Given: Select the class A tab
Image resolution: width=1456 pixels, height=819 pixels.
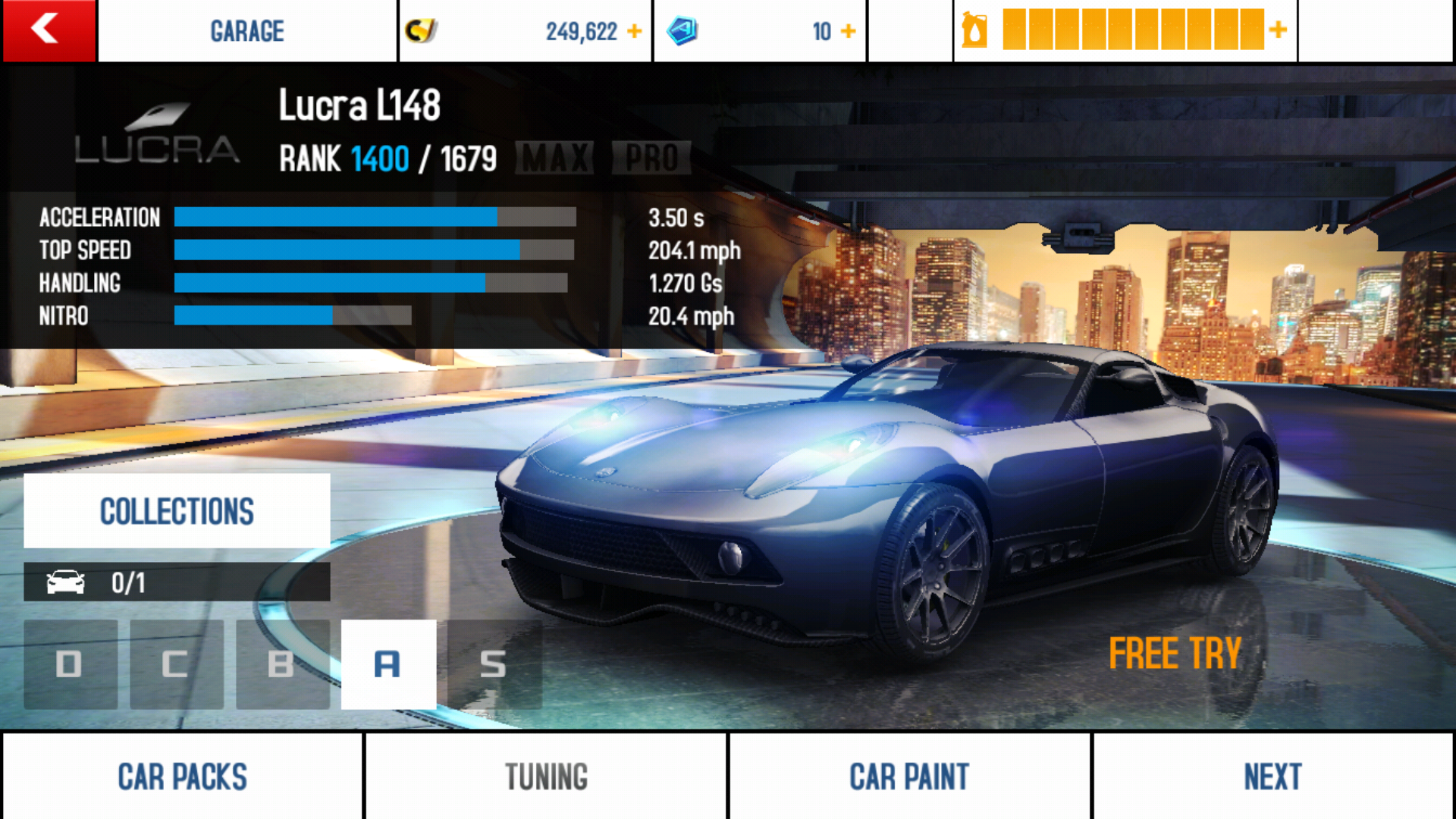Looking at the screenshot, I should click(388, 664).
